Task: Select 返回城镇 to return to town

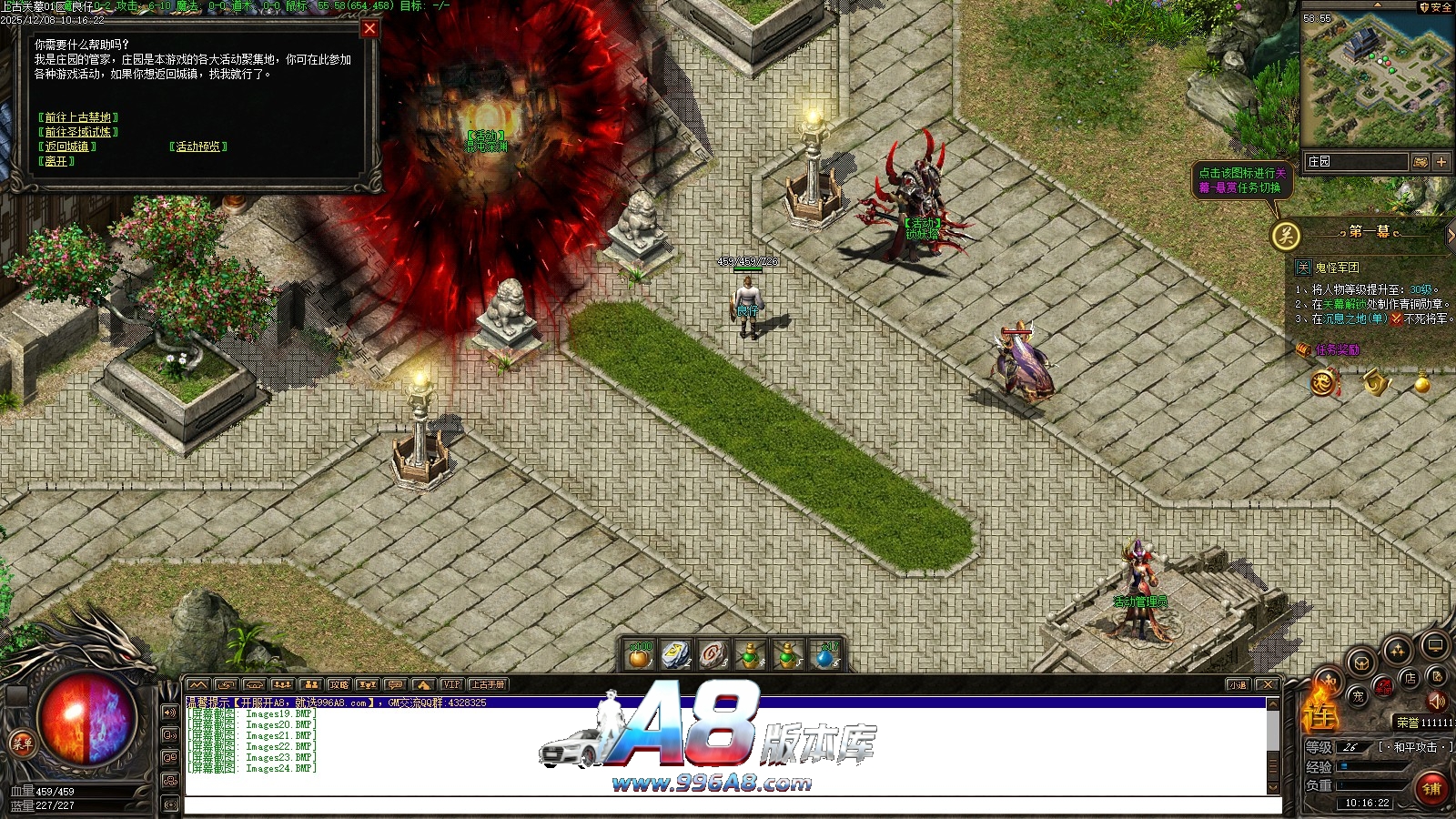Action: [x=67, y=147]
